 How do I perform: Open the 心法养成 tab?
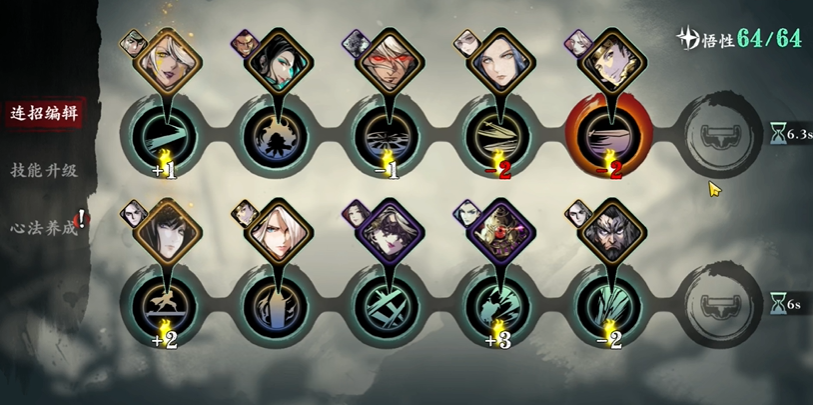click(x=44, y=227)
